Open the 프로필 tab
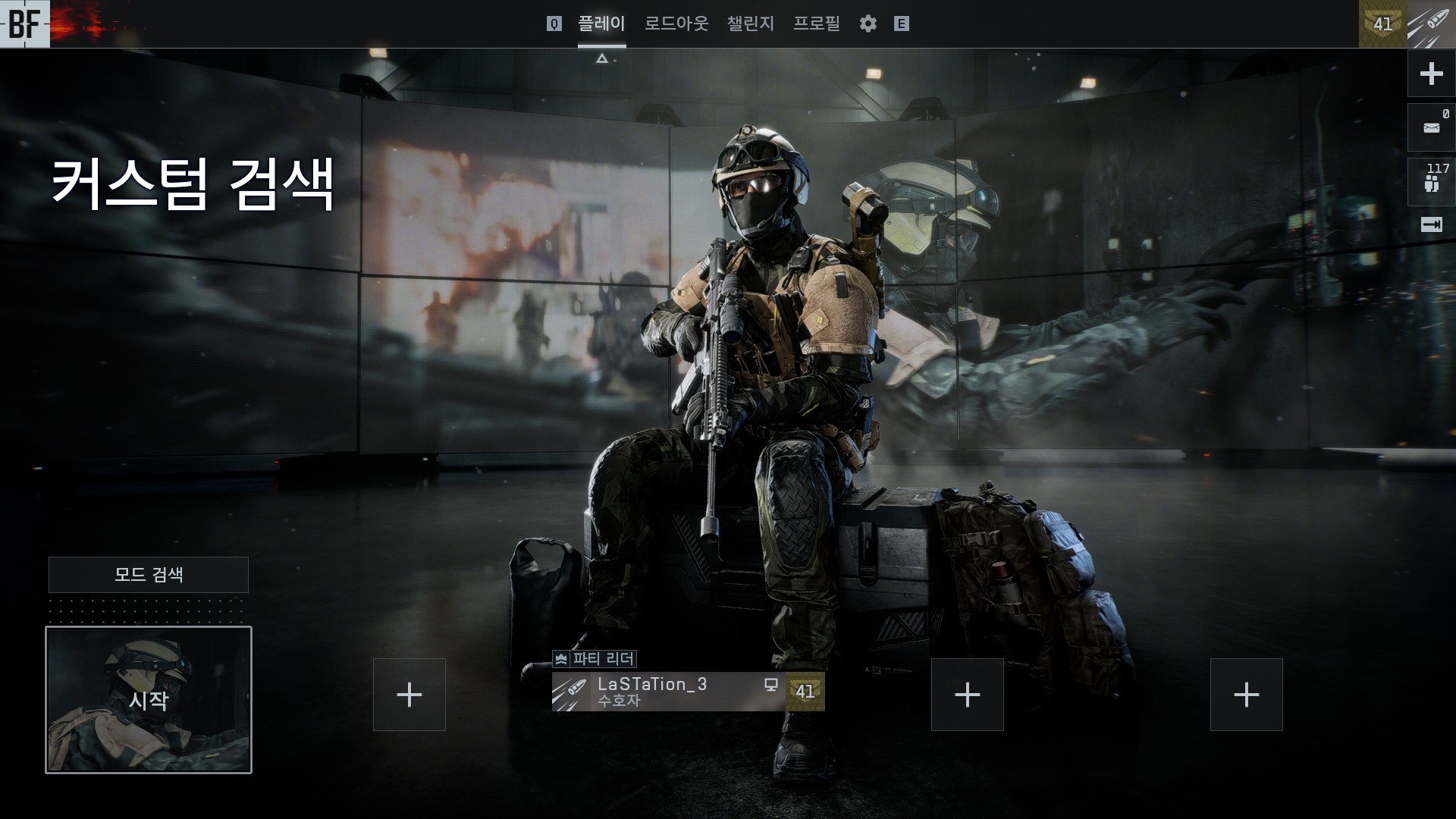 coord(816,24)
